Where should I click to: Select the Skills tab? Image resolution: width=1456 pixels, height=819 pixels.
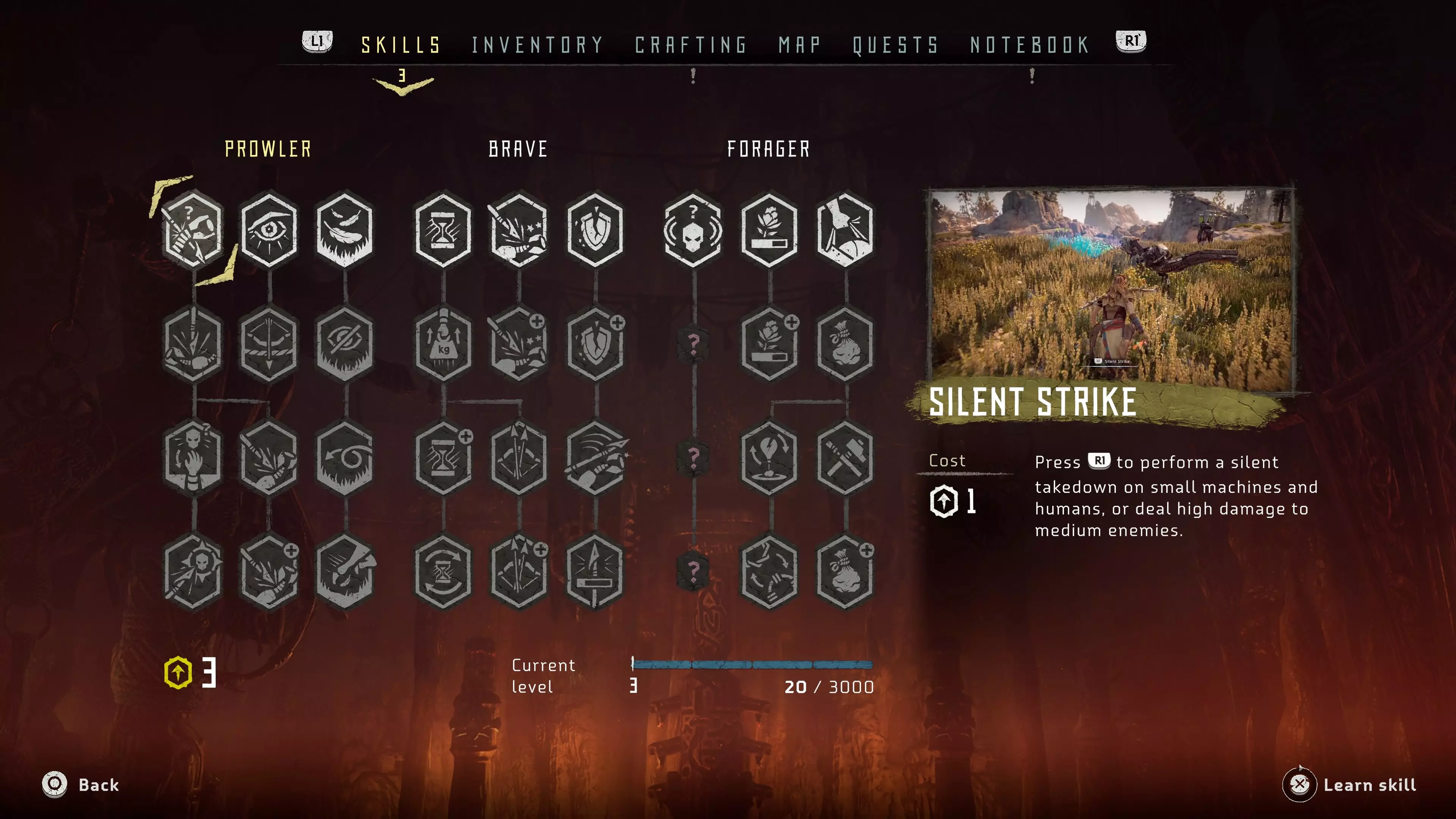pos(401,45)
